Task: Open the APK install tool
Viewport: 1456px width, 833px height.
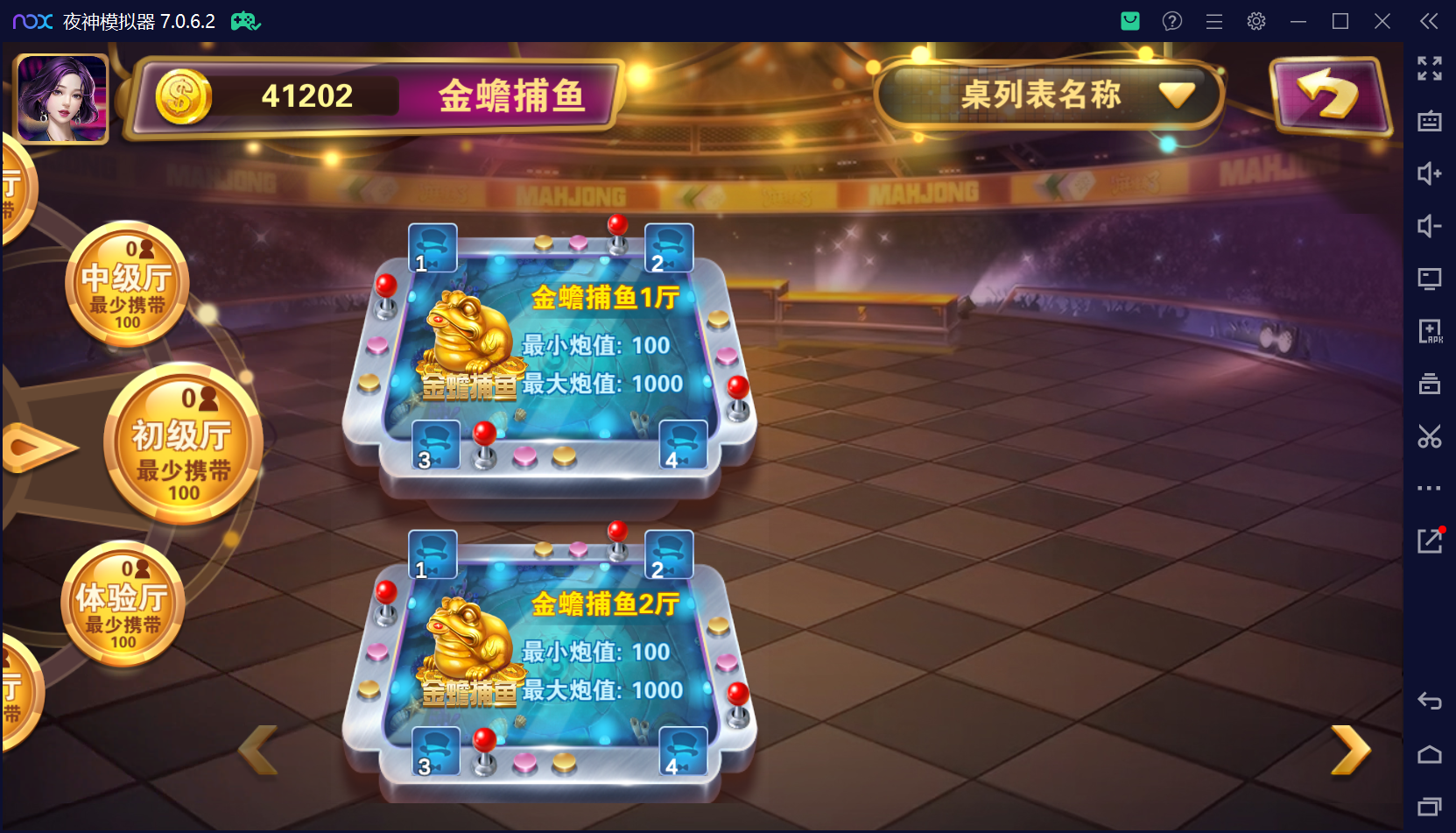Action: point(1430,331)
